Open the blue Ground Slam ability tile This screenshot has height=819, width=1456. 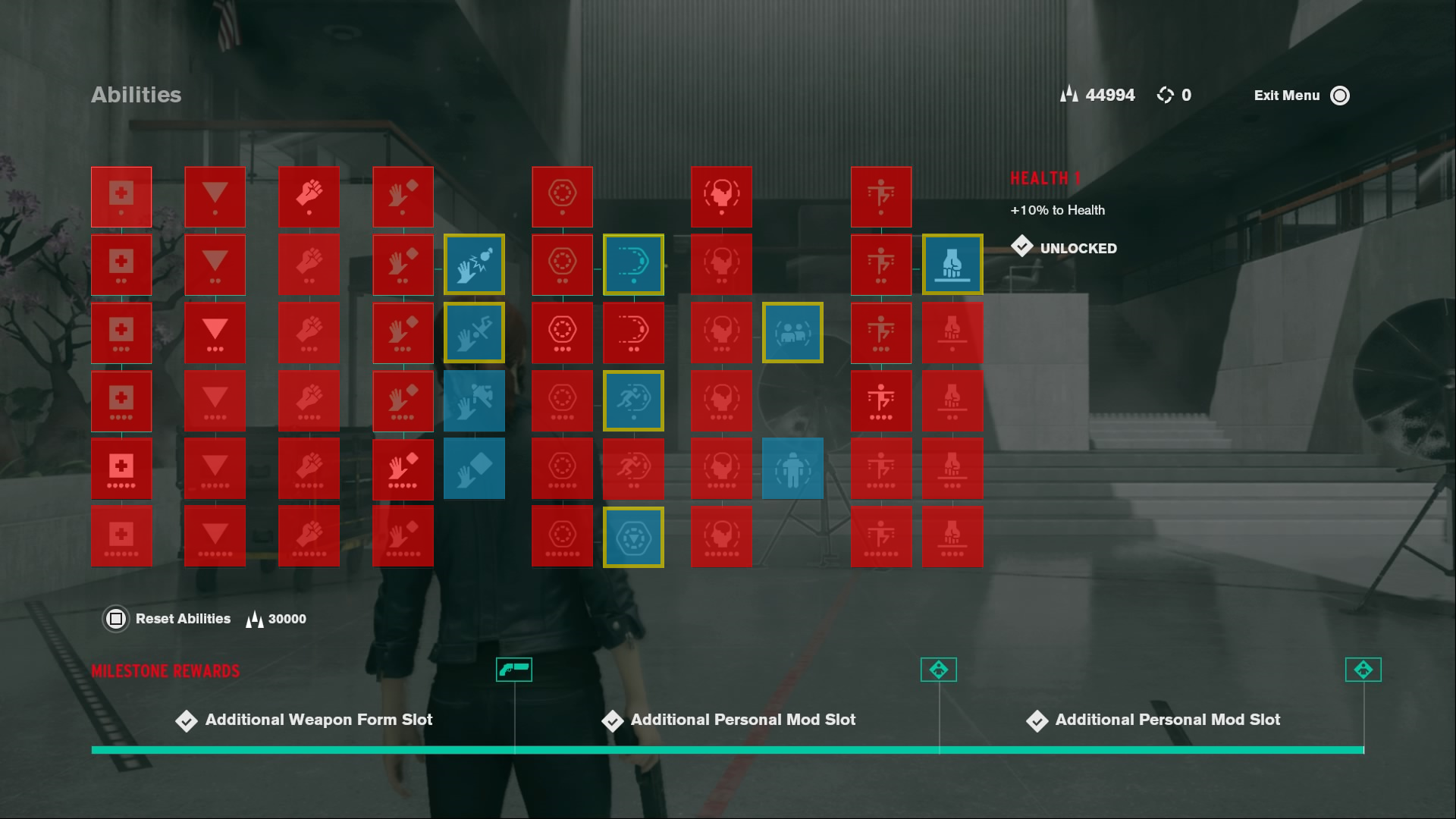click(952, 264)
